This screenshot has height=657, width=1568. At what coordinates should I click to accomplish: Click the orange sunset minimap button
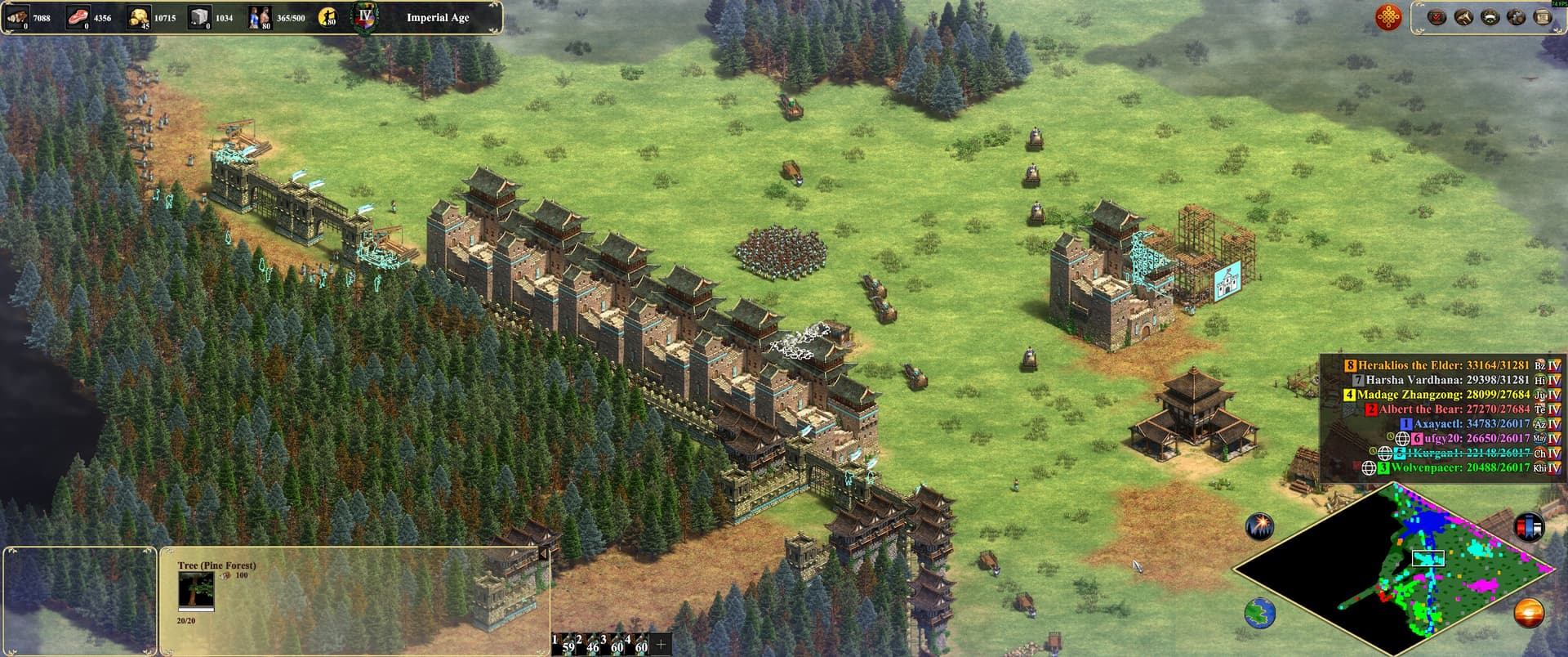click(1529, 613)
